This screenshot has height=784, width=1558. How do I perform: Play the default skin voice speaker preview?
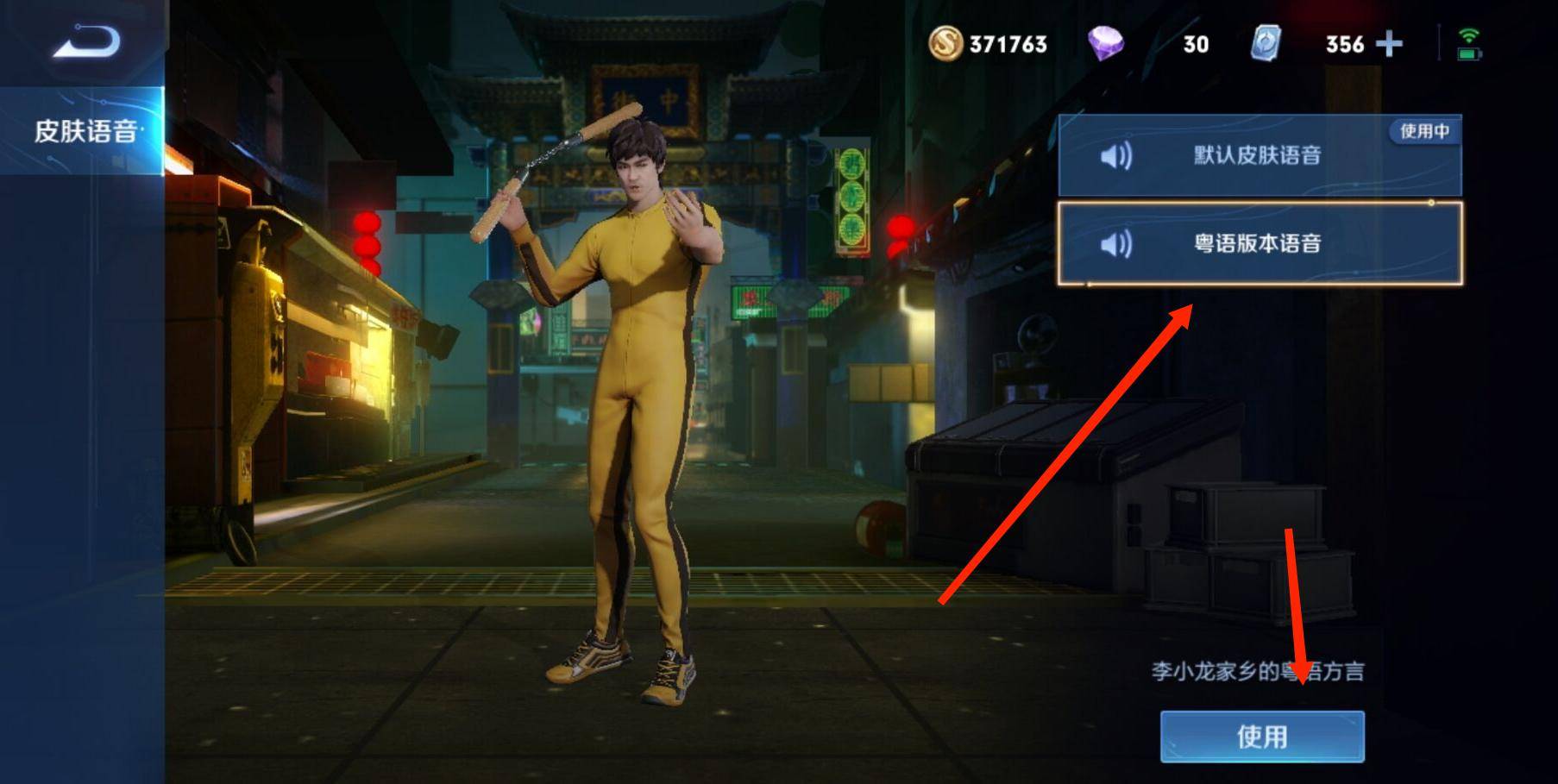point(1116,156)
